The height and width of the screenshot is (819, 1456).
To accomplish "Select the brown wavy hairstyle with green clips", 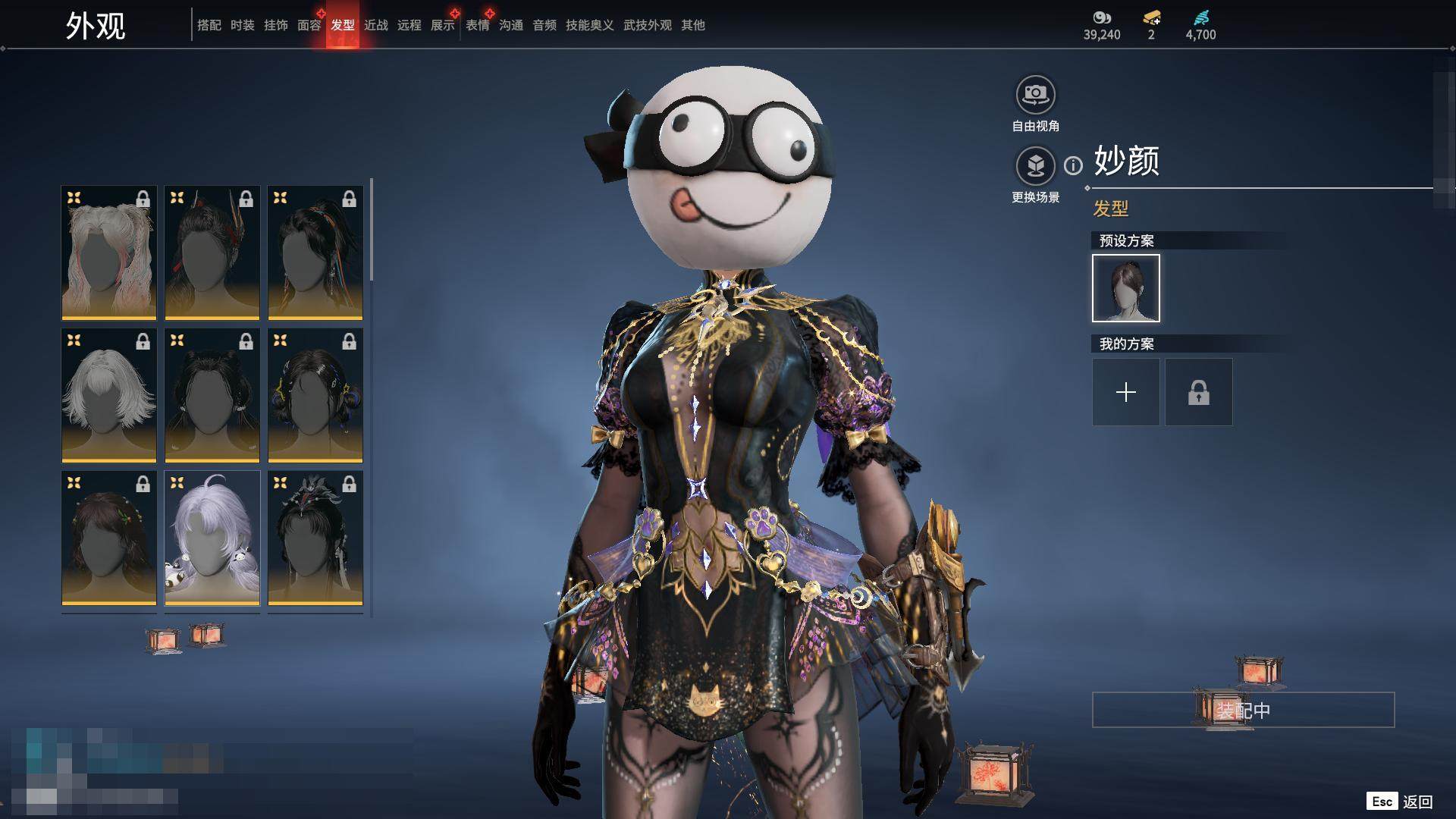I will pyautogui.click(x=109, y=538).
